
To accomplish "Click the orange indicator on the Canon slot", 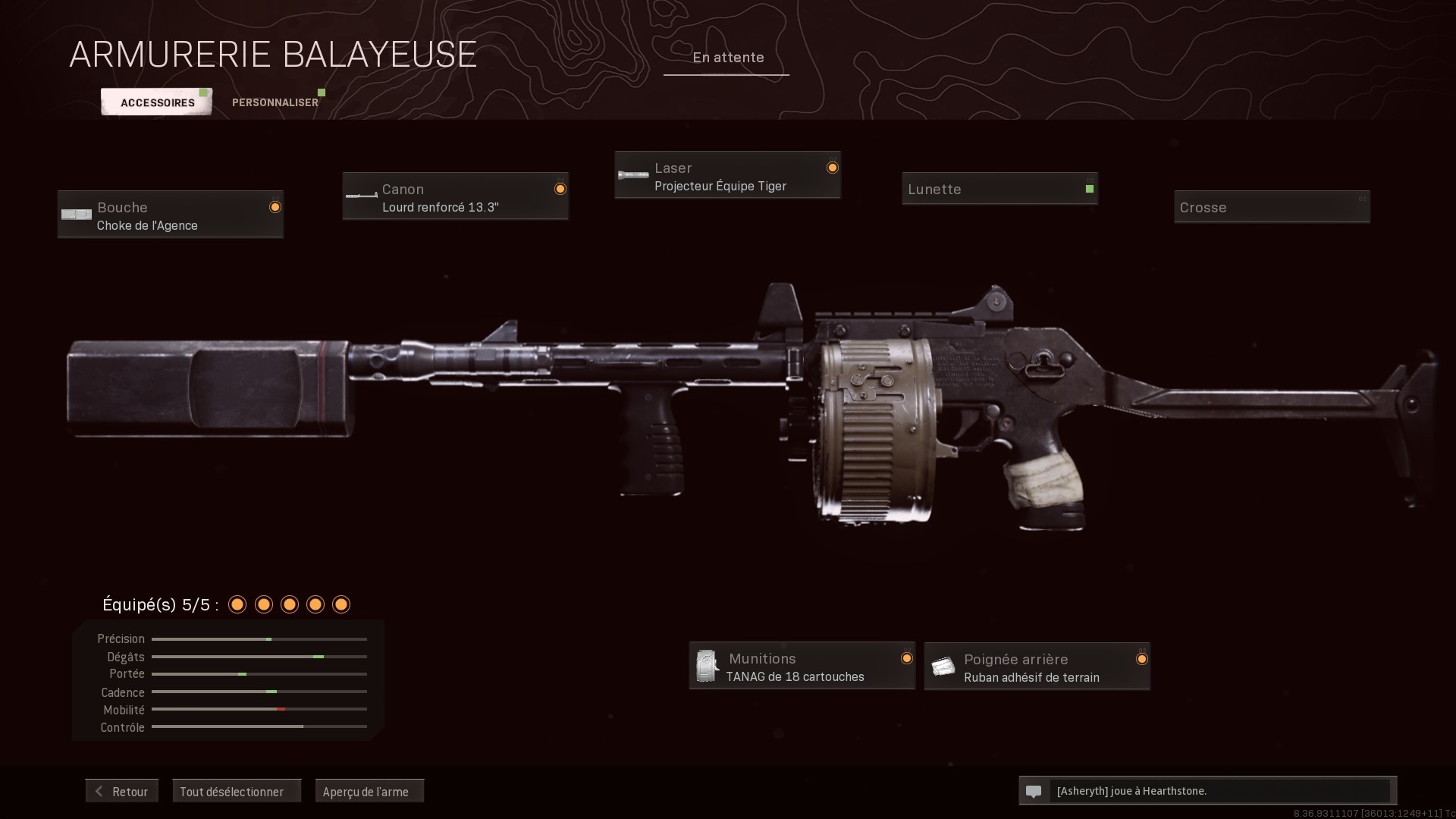I will pos(560,188).
